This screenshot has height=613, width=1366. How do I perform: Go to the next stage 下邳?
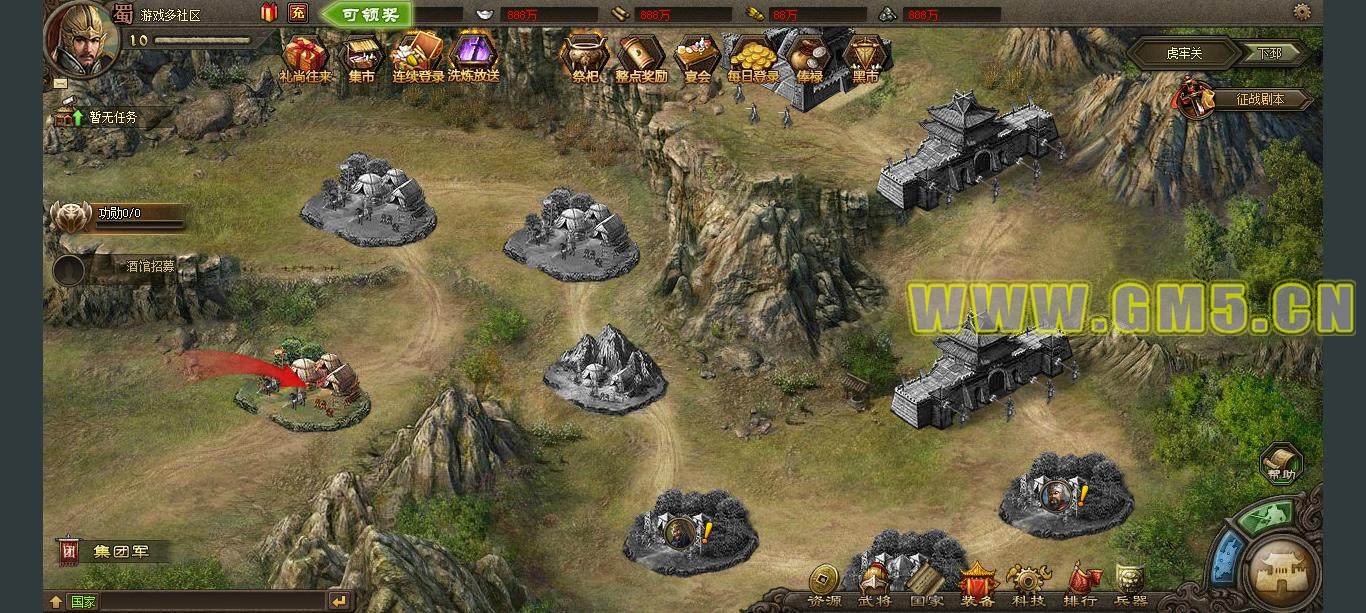pyautogui.click(x=1269, y=53)
